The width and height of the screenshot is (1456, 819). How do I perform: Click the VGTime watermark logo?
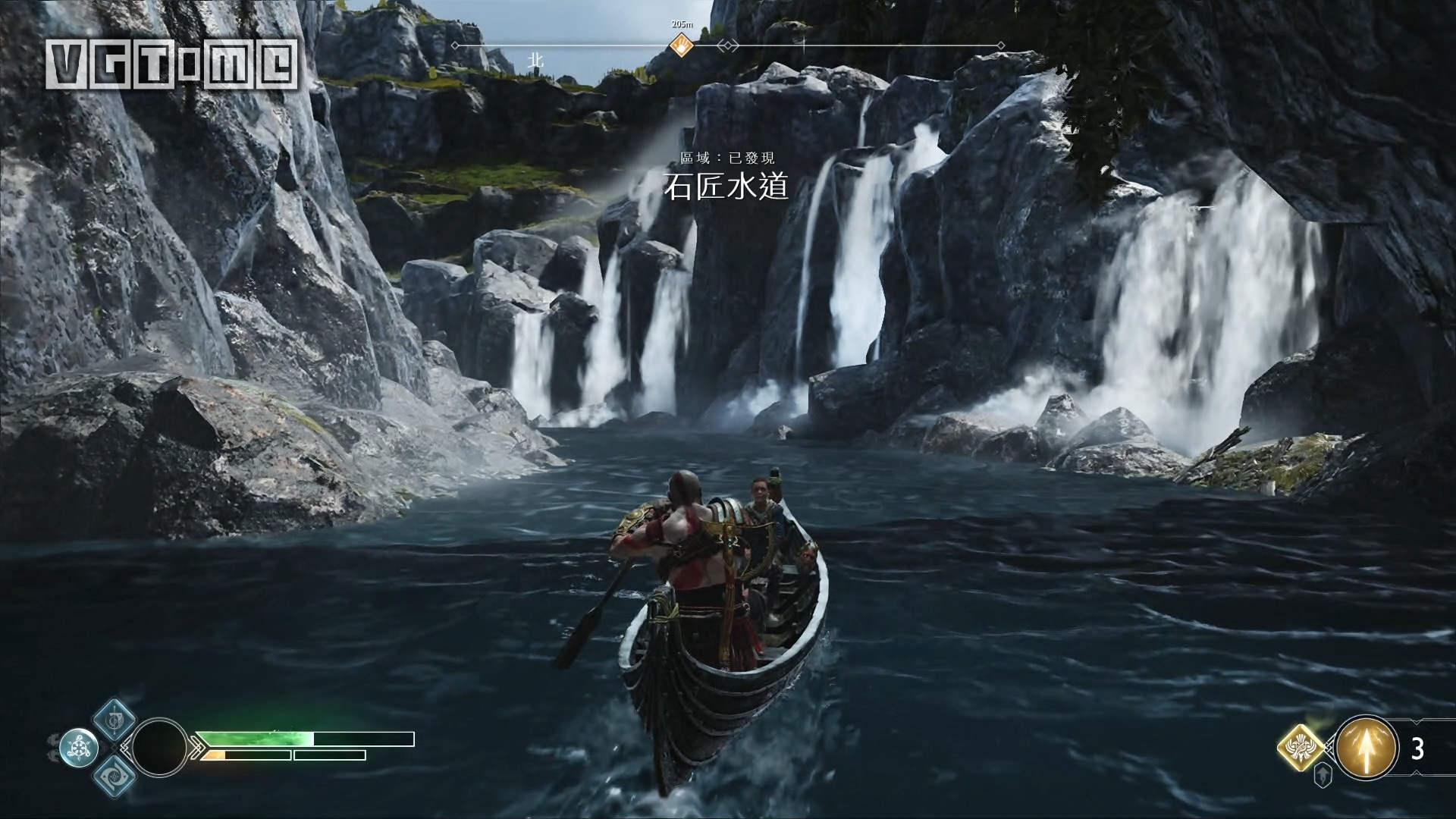tap(171, 61)
